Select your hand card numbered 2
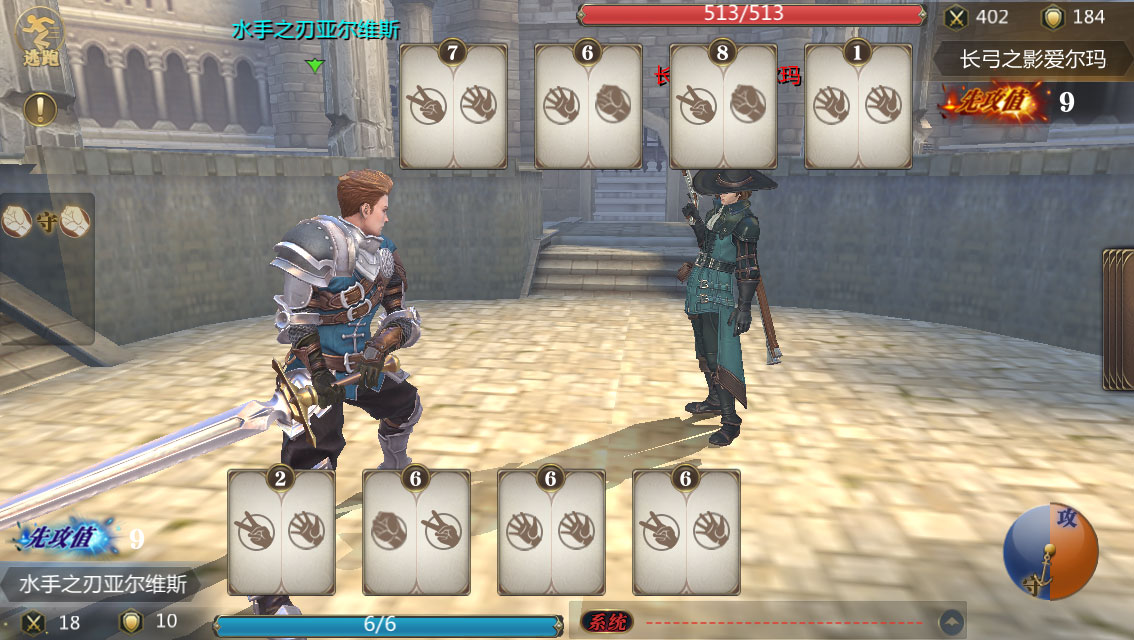The image size is (1134, 640). pyautogui.click(x=281, y=532)
